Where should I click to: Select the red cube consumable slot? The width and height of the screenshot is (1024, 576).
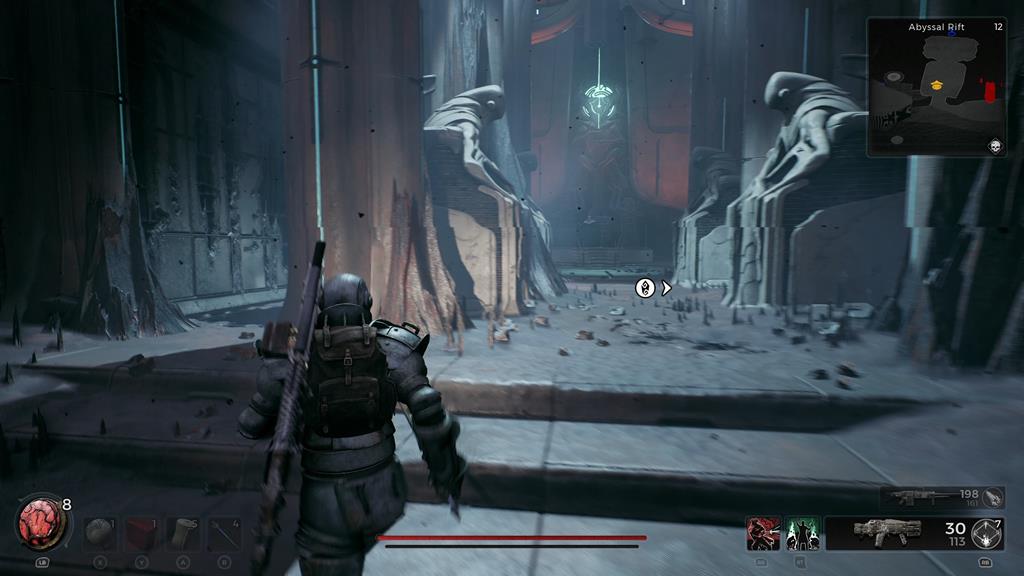coord(142,533)
